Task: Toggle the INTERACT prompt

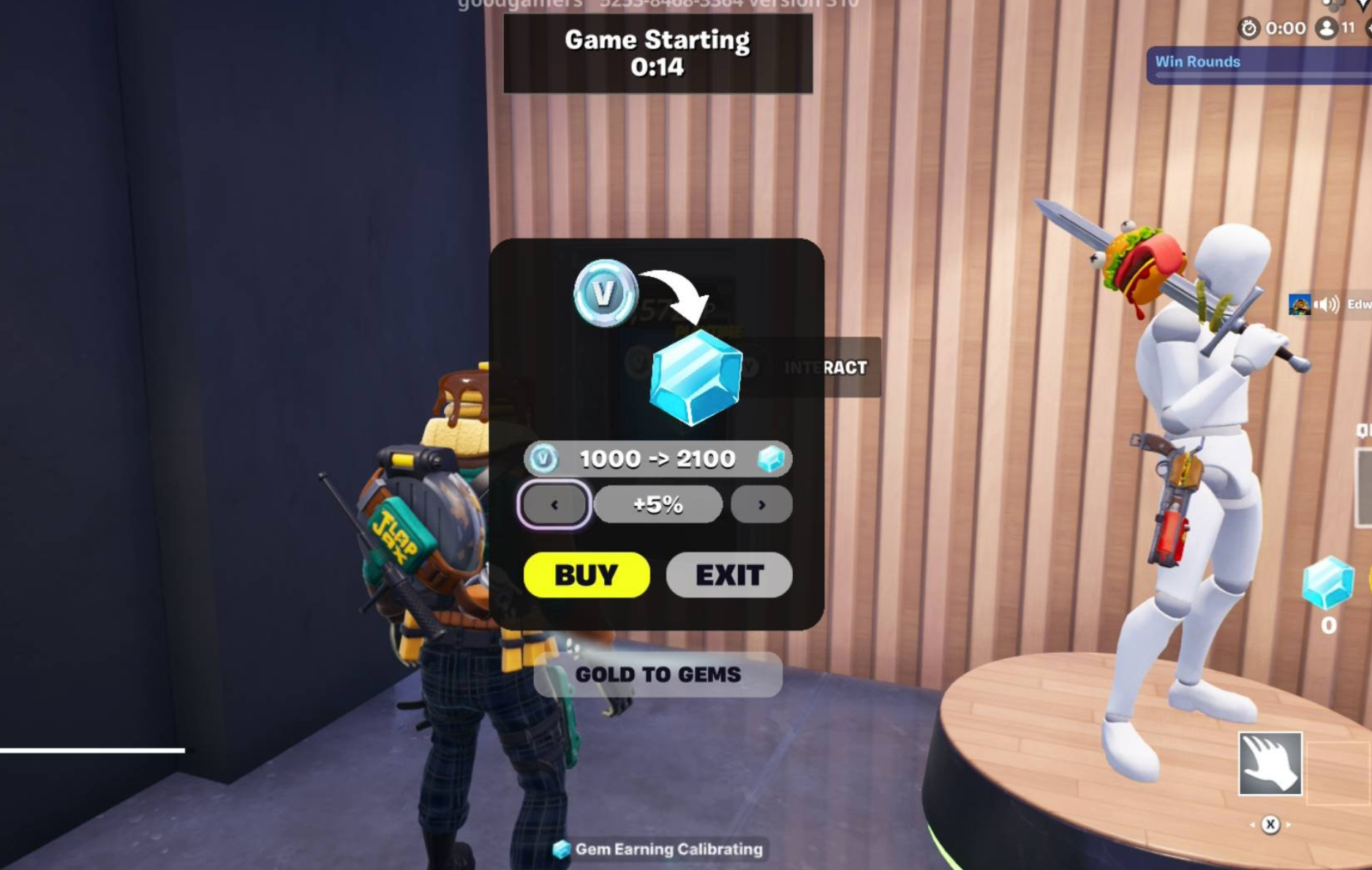Action: click(825, 368)
